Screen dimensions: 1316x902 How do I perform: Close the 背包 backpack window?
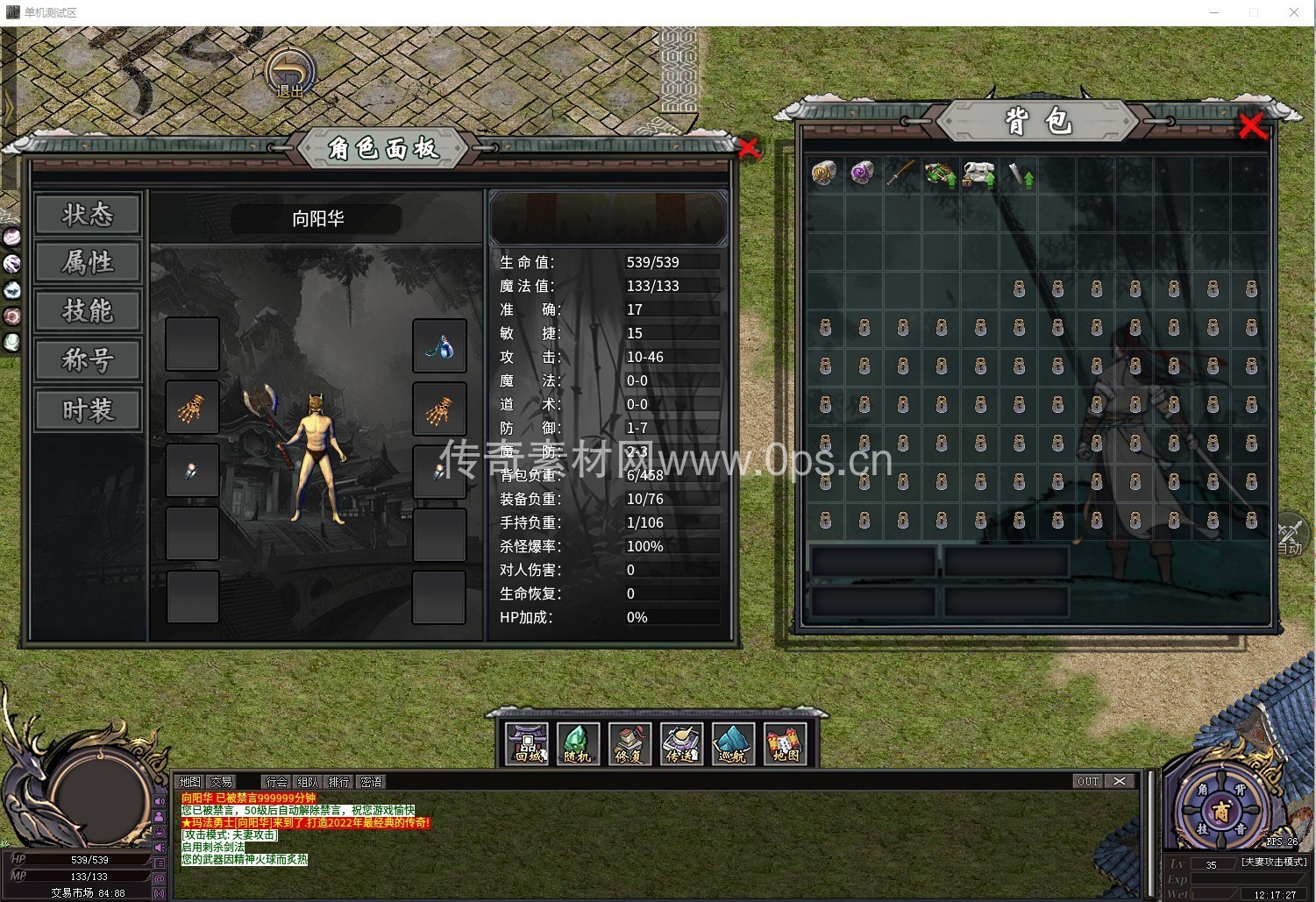(1253, 127)
